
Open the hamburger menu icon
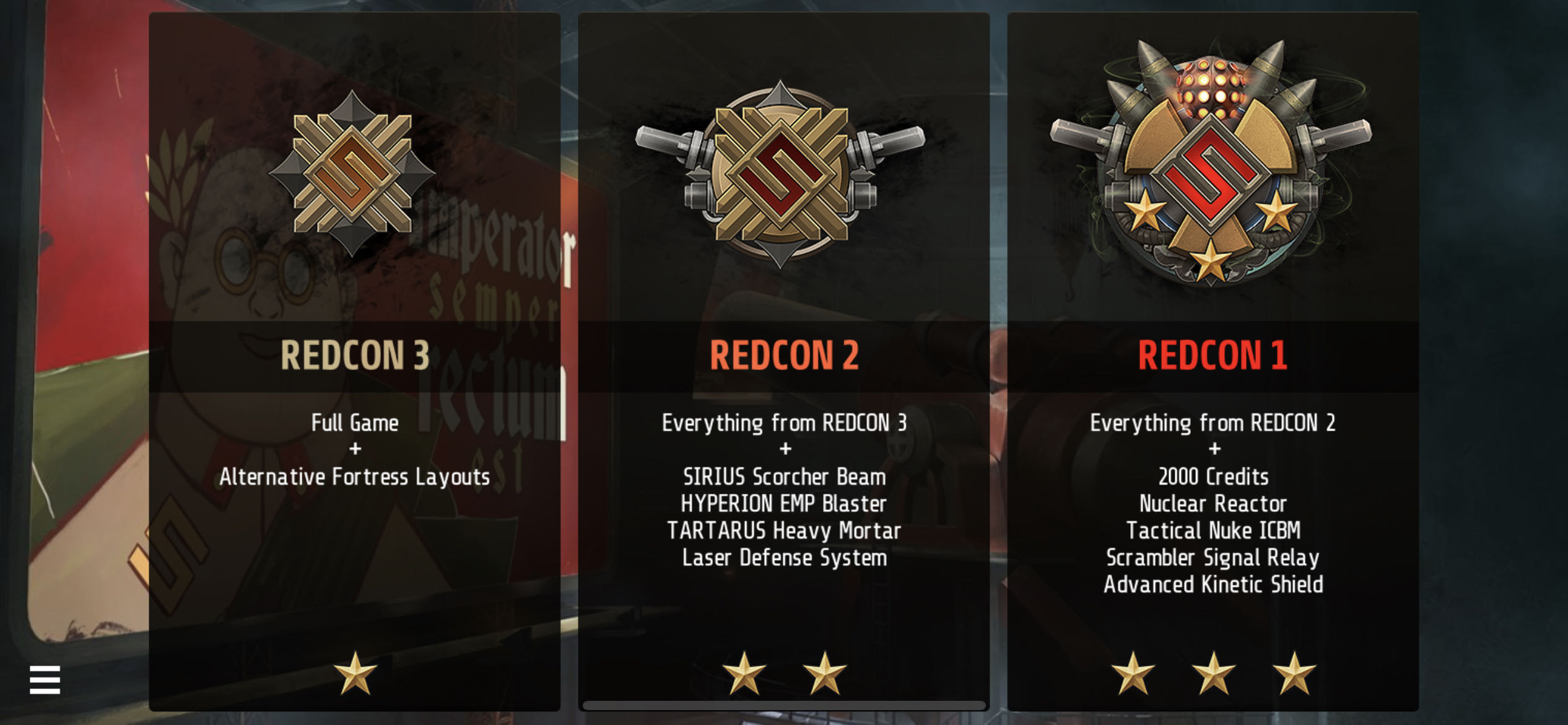coord(45,680)
